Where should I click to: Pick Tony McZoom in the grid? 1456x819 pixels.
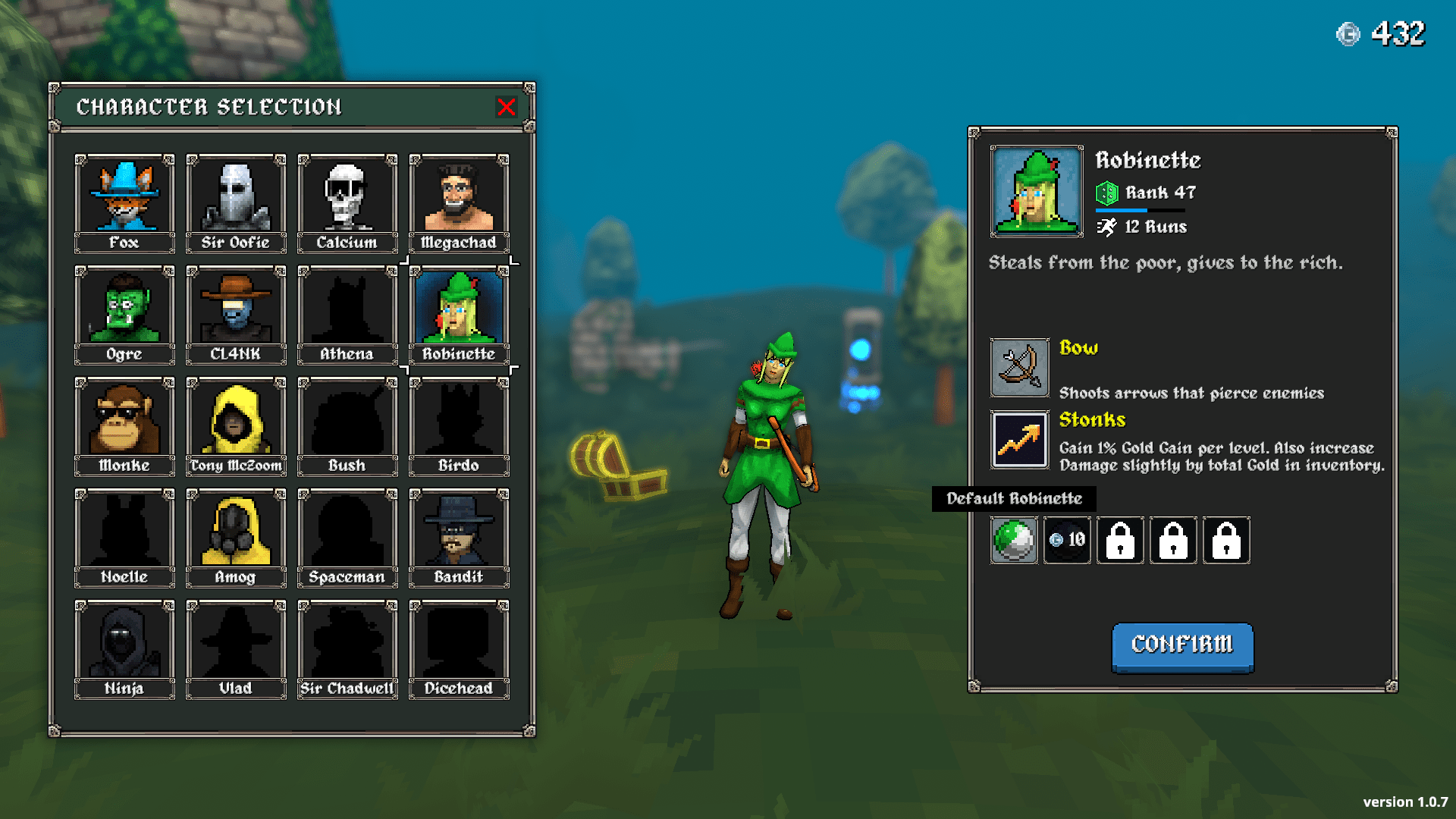coord(235,419)
